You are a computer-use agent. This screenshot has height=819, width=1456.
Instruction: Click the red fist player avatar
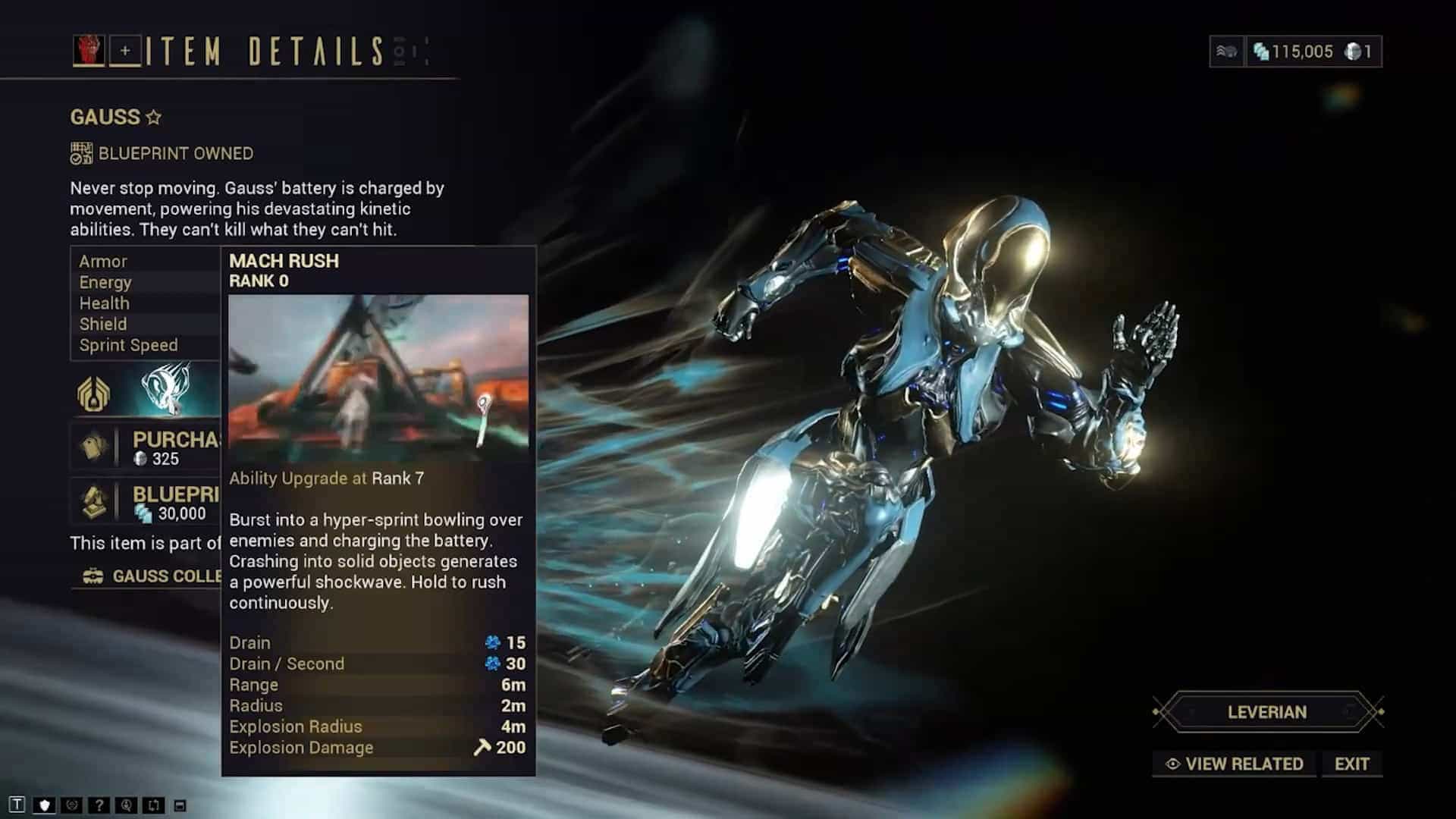click(x=89, y=51)
